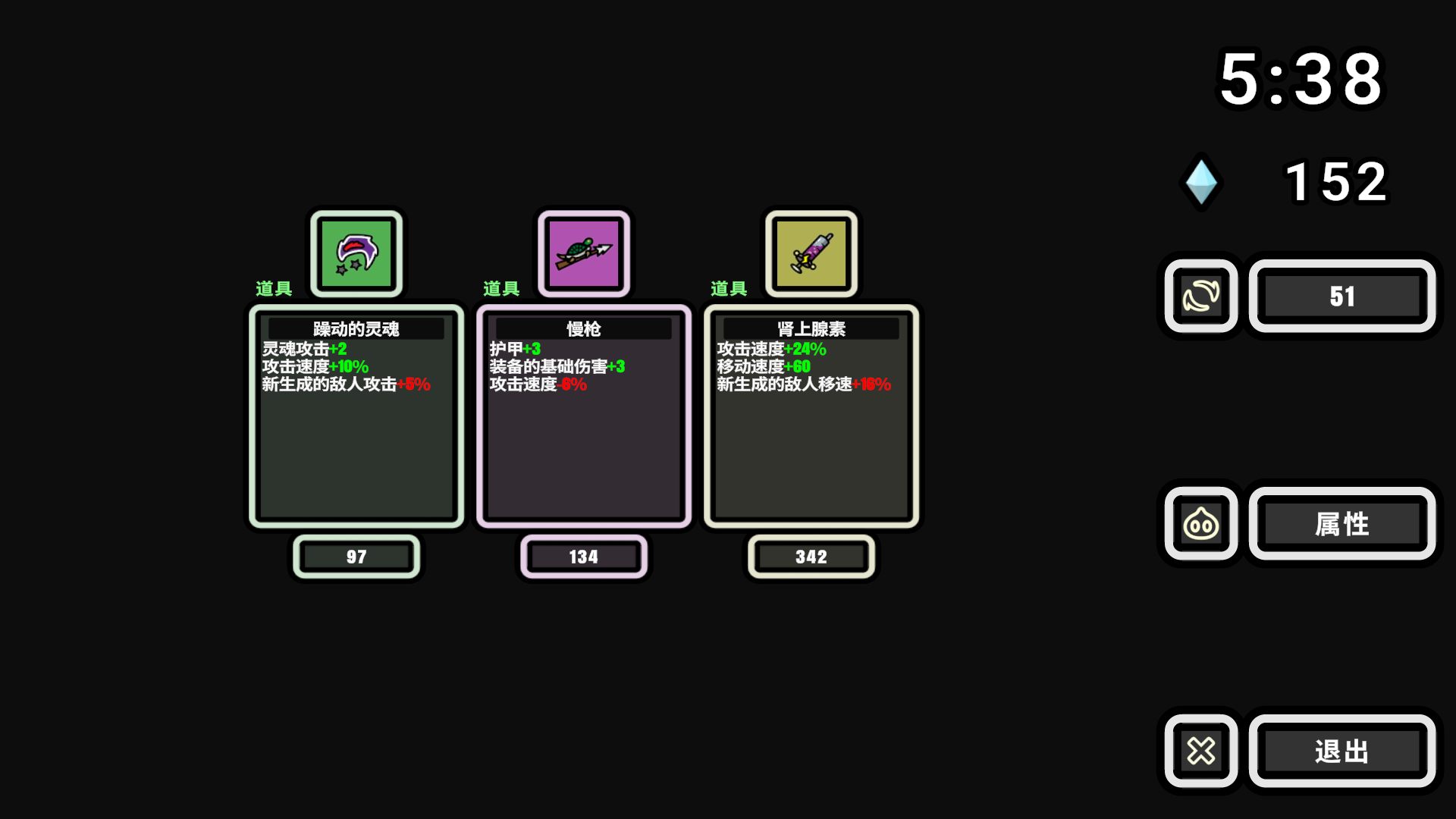The image size is (1456, 819).
Task: Exit the shop with 退出
Action: pos(1341,751)
